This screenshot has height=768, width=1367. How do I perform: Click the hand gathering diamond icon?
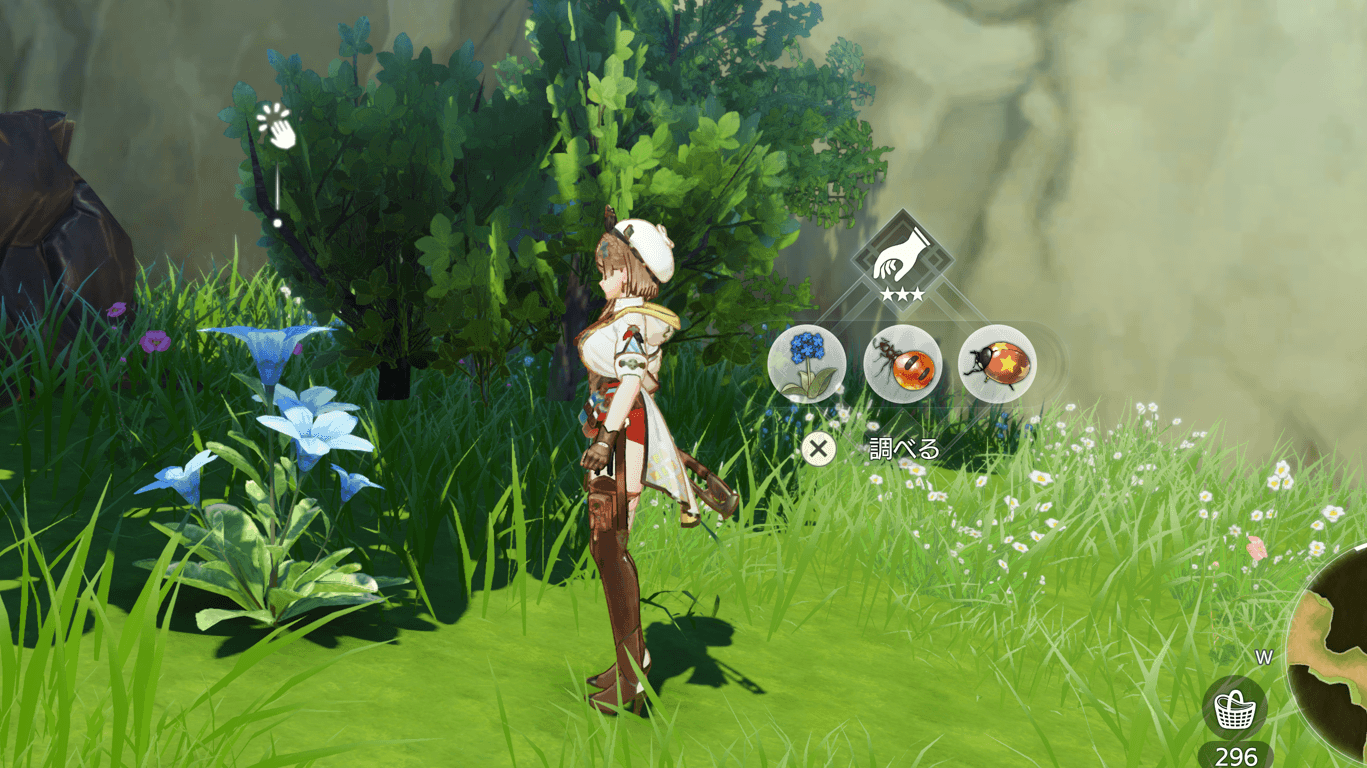pos(890,256)
